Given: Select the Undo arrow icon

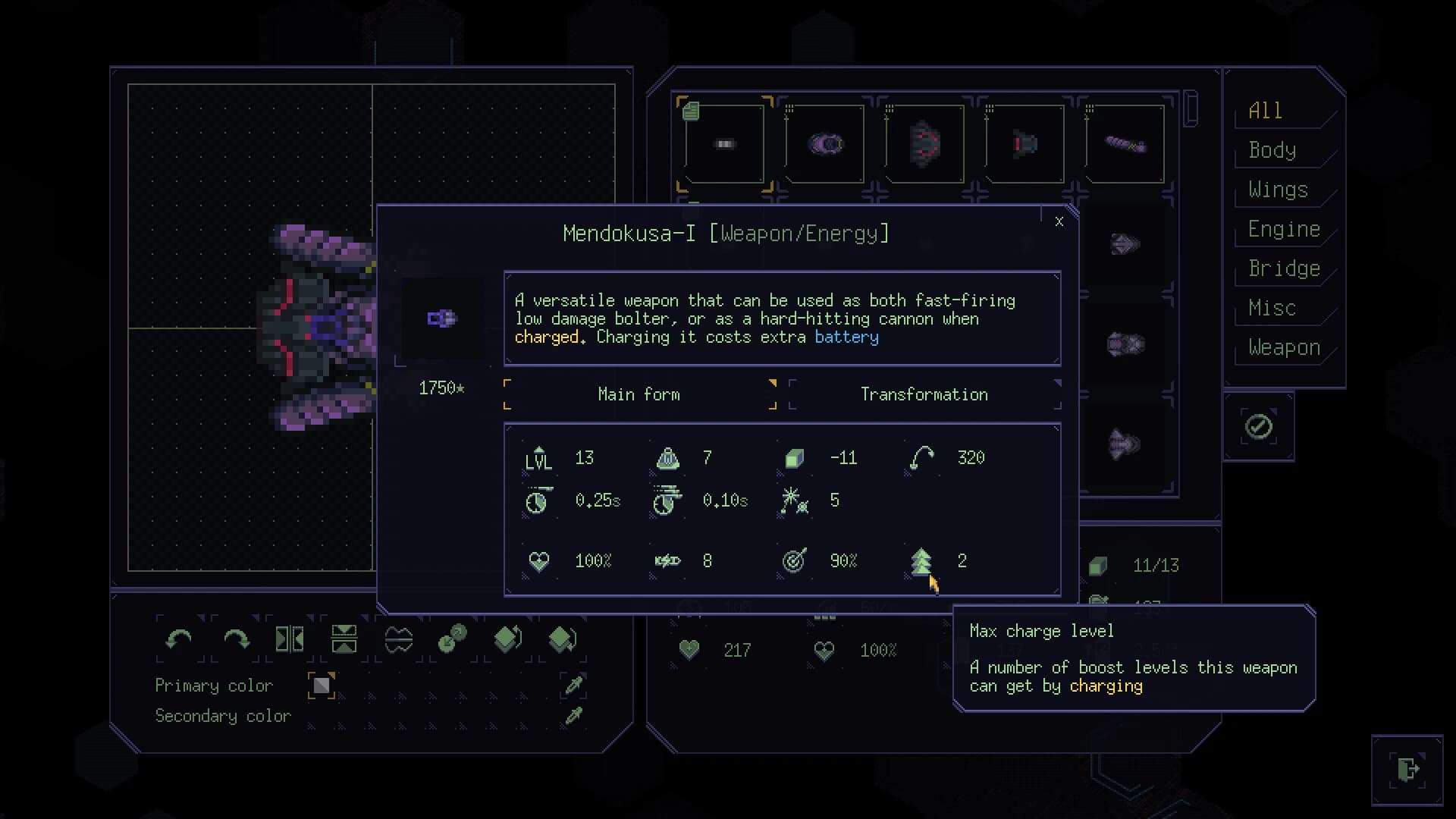Looking at the screenshot, I should (178, 639).
